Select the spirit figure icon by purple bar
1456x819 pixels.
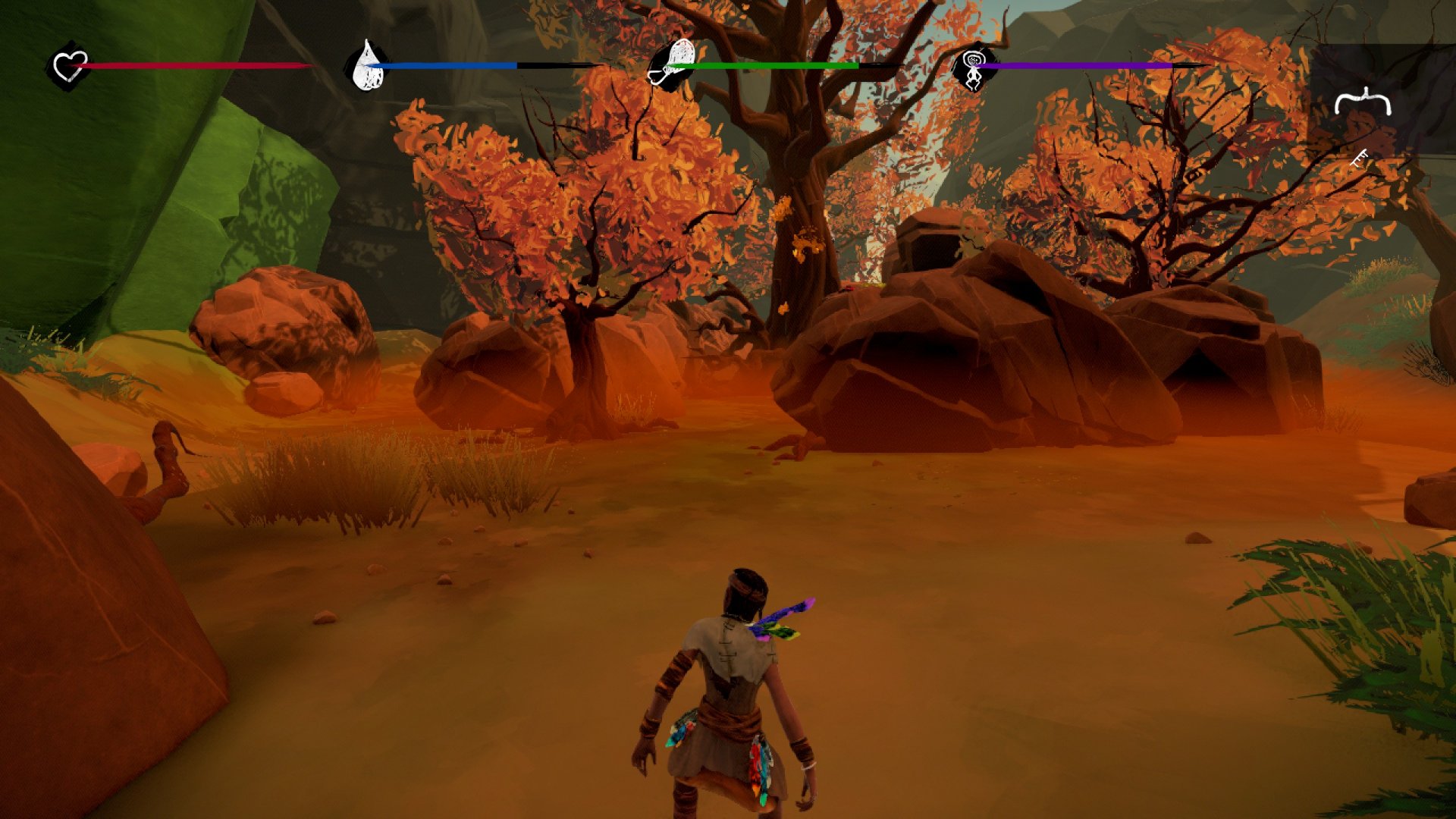(973, 67)
